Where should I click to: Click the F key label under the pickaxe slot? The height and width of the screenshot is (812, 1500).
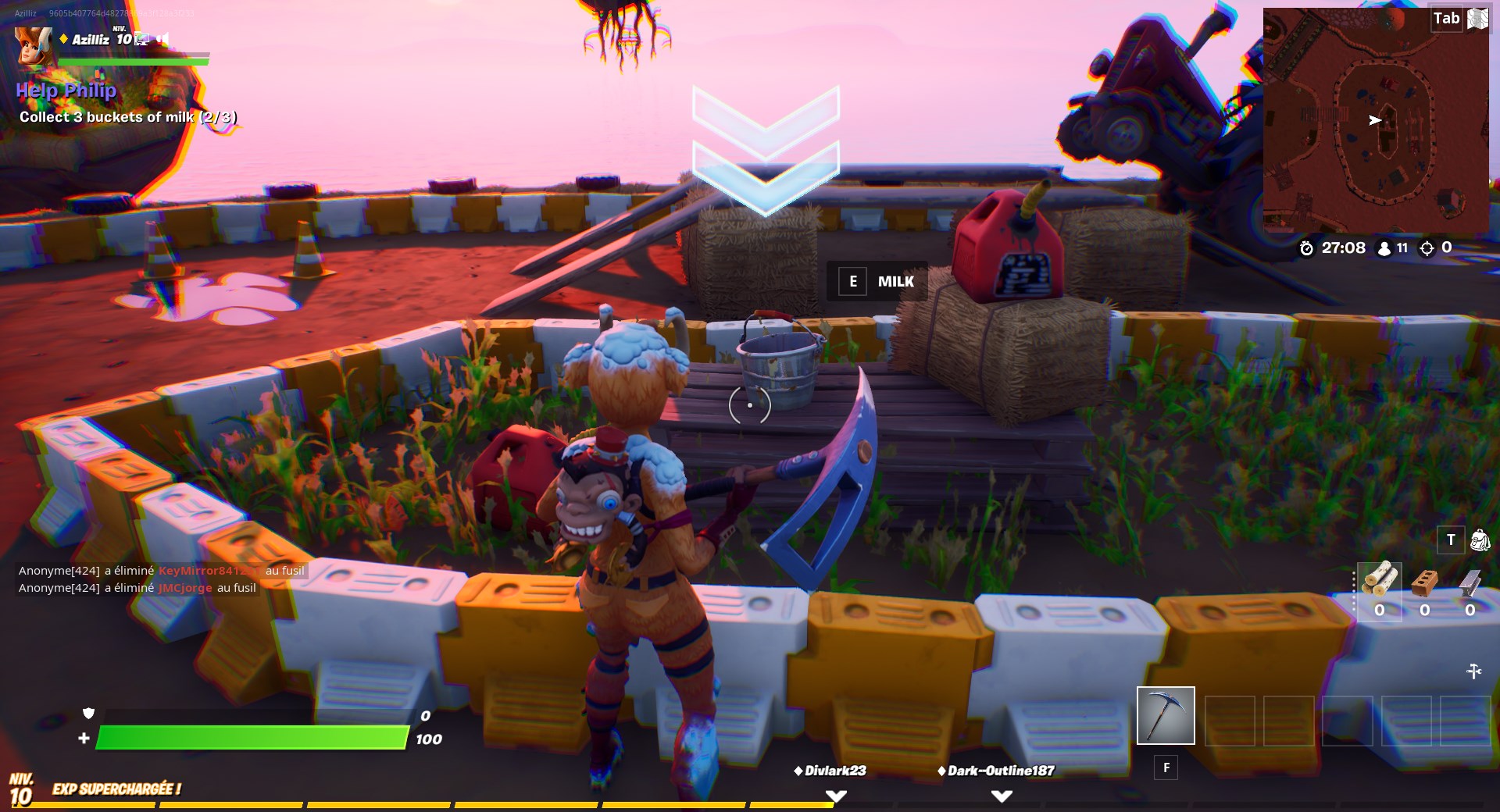click(x=1166, y=767)
